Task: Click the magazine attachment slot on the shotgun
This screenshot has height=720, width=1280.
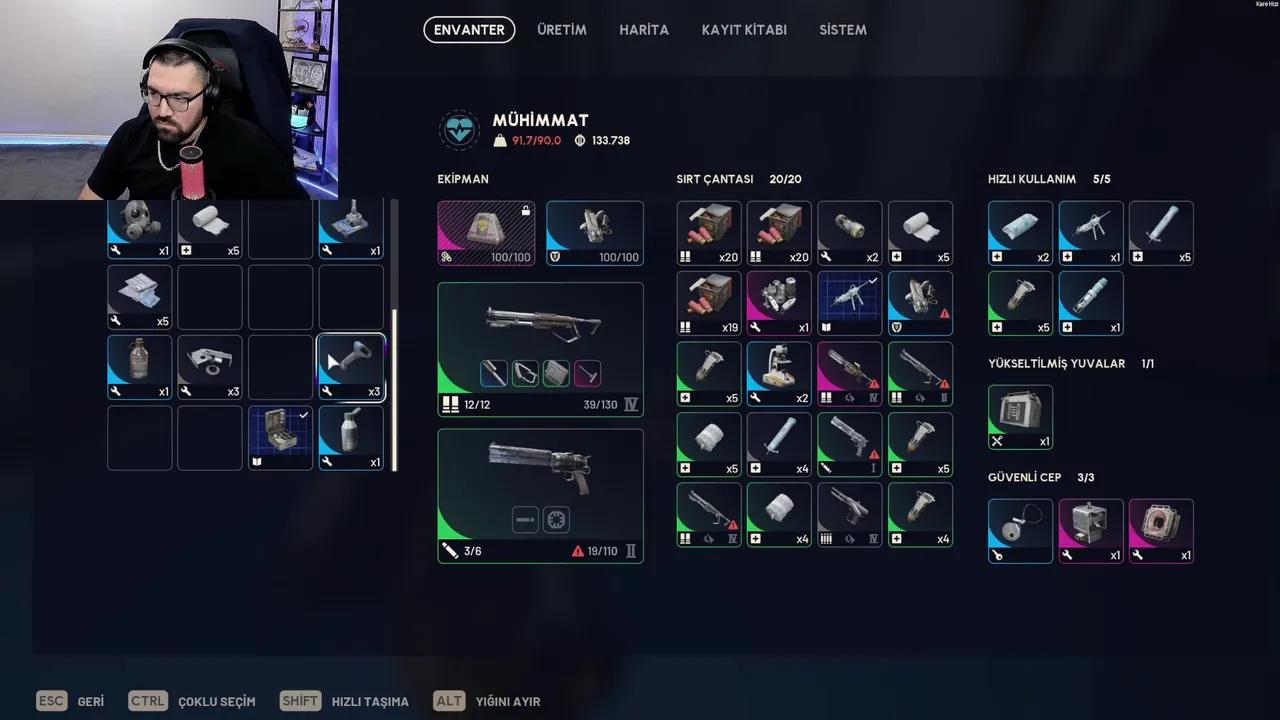Action: [555, 373]
